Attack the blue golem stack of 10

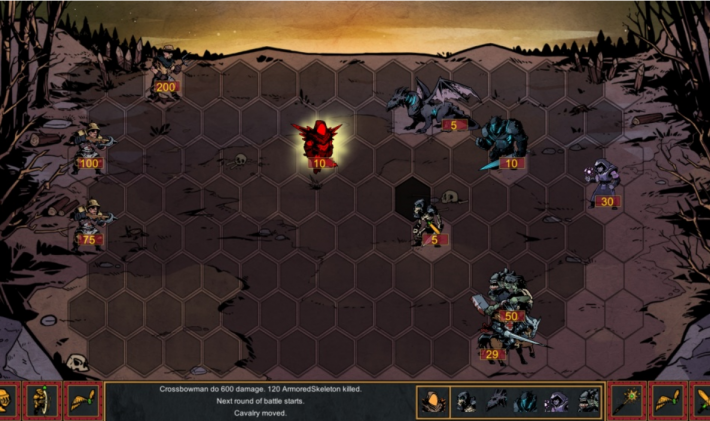500,142
